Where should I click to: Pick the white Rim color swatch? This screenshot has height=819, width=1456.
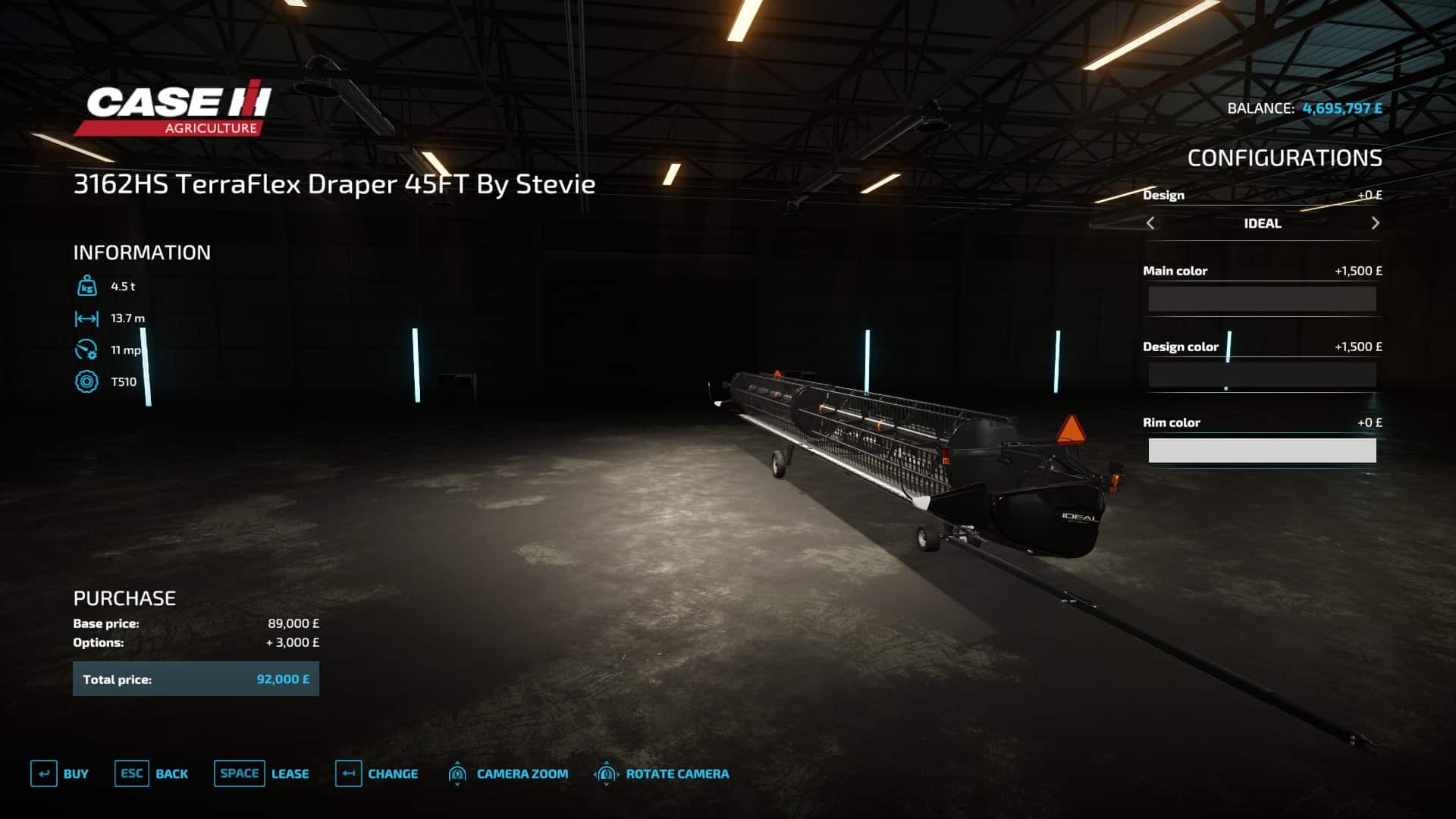(x=1262, y=450)
